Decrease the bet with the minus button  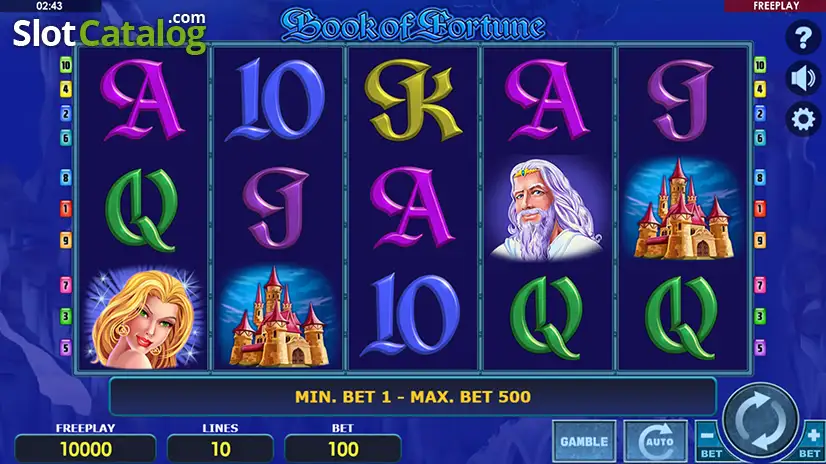709,439
